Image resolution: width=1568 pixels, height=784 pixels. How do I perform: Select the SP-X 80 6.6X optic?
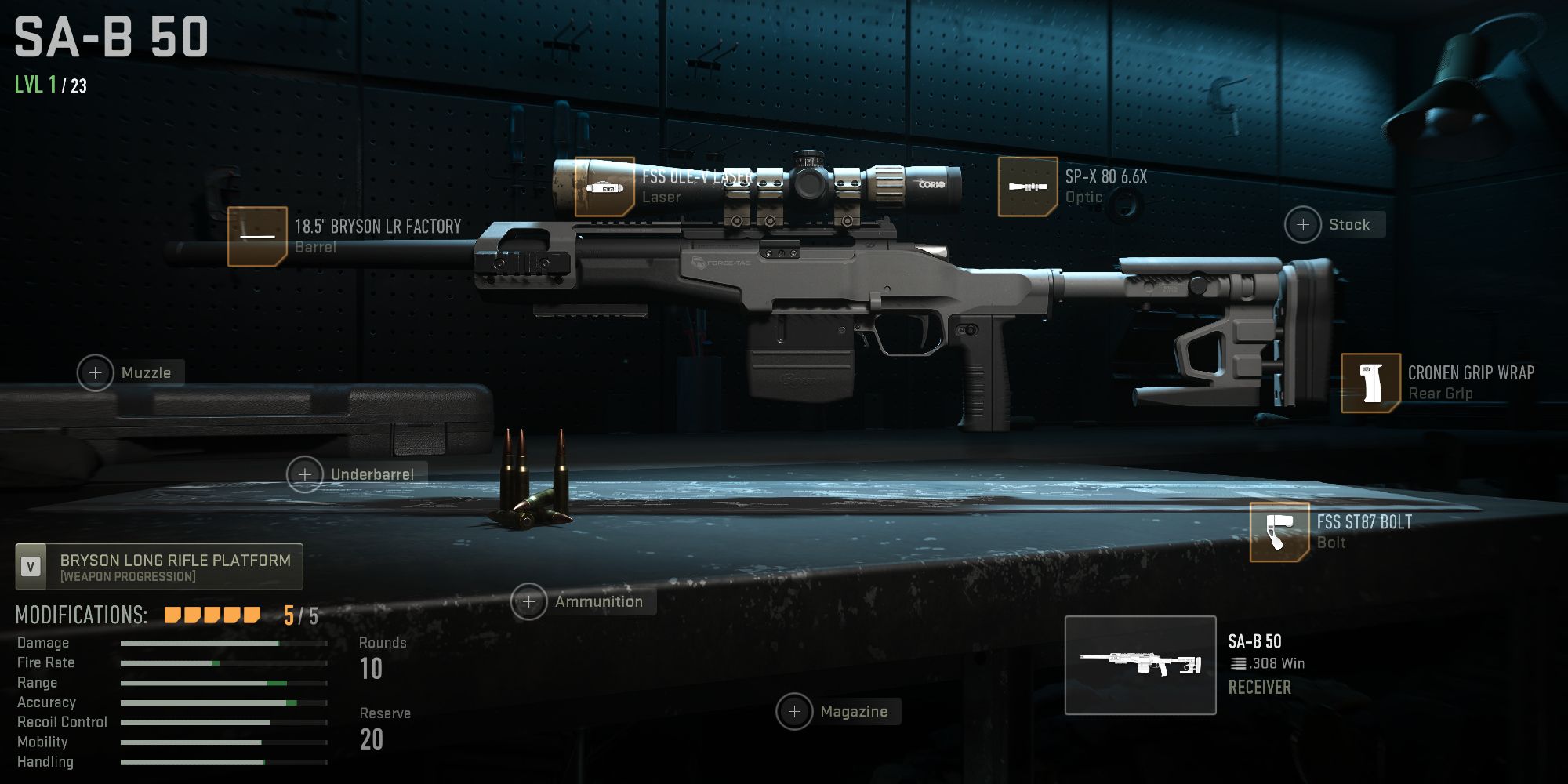tap(1027, 184)
